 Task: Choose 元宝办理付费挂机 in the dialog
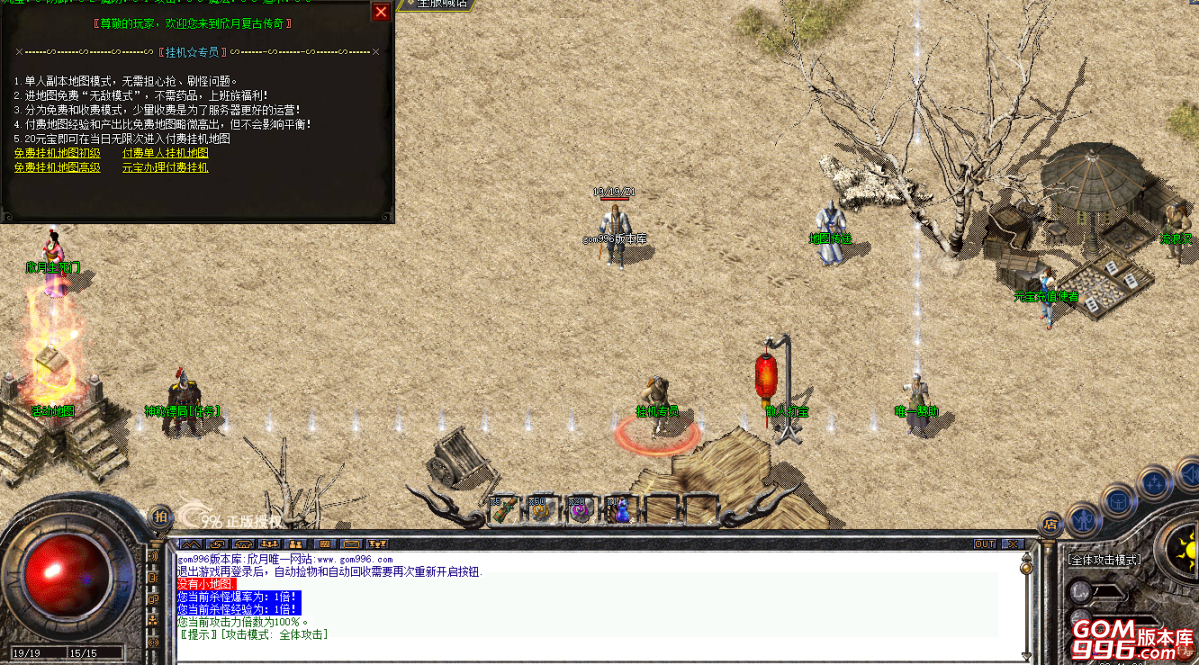[x=165, y=168]
